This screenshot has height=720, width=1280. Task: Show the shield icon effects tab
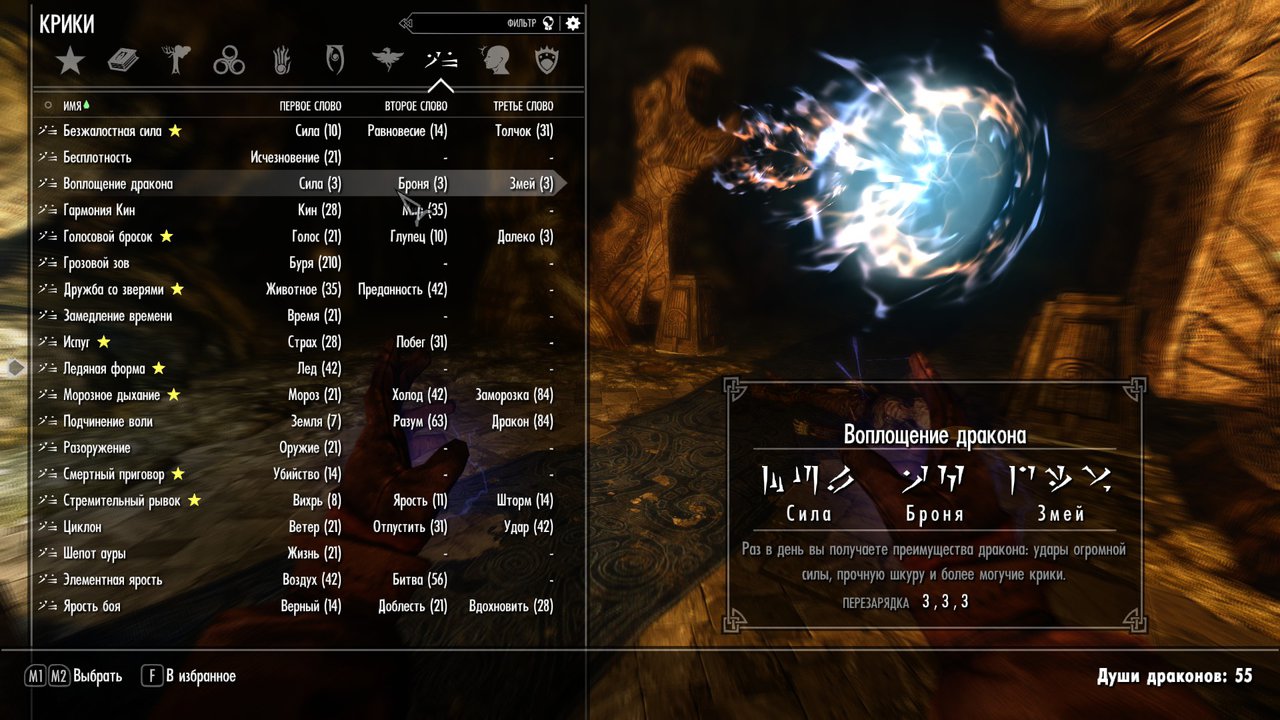click(x=546, y=62)
